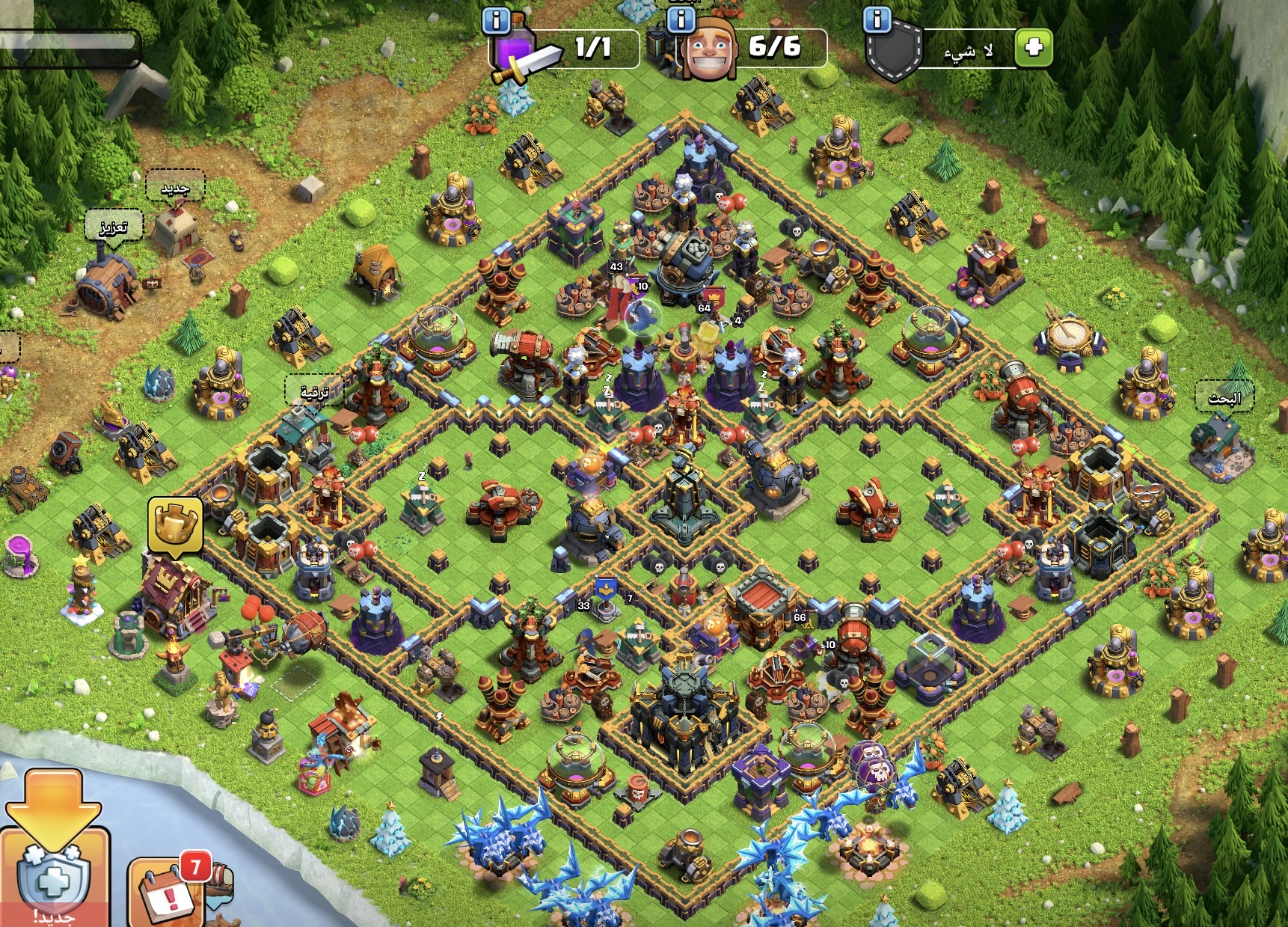Viewport: 1288px width, 927px height.
Task: Select the ترقية upgrade bubble
Action: [314, 391]
